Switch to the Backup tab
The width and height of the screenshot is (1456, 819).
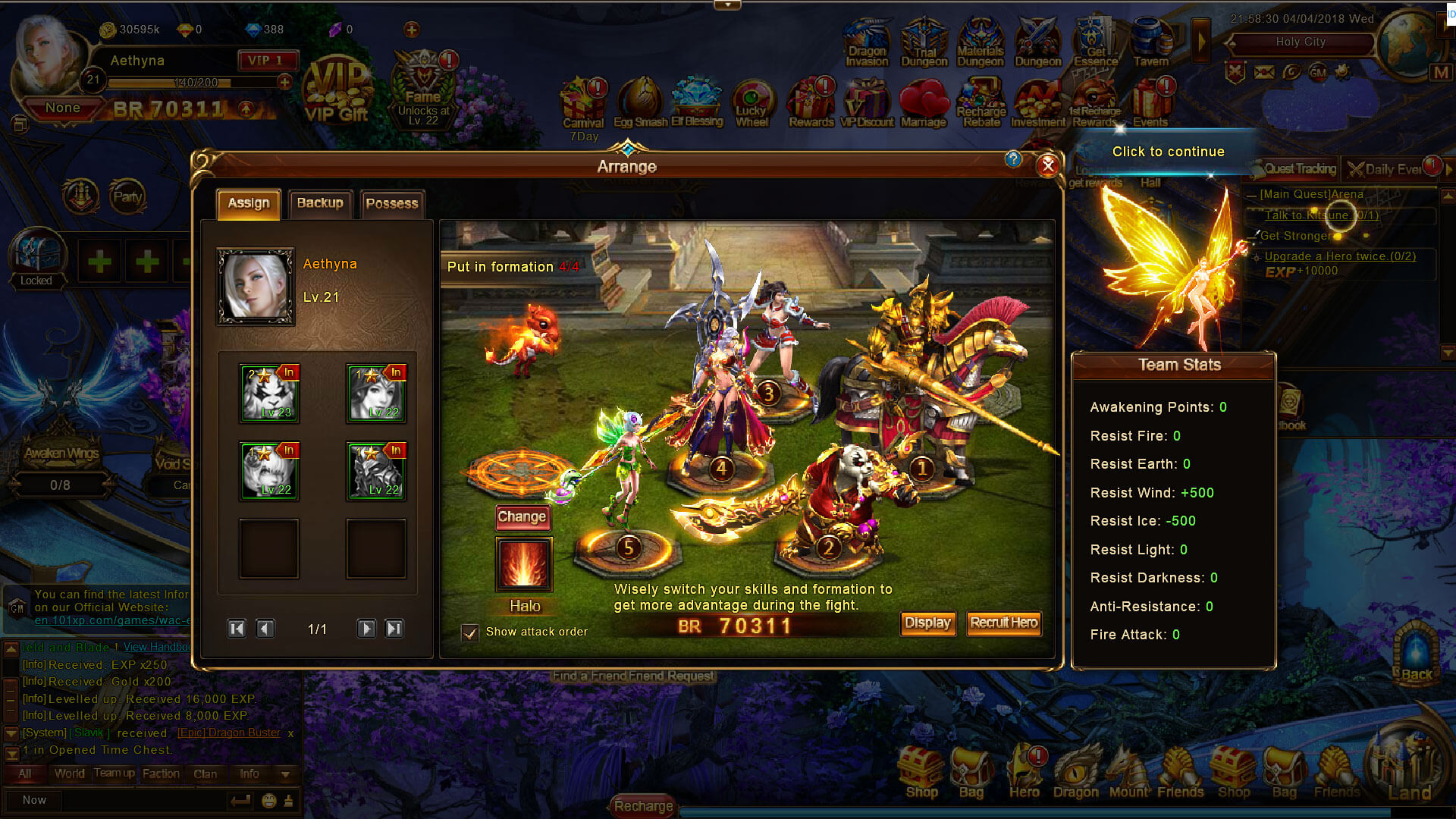point(320,203)
